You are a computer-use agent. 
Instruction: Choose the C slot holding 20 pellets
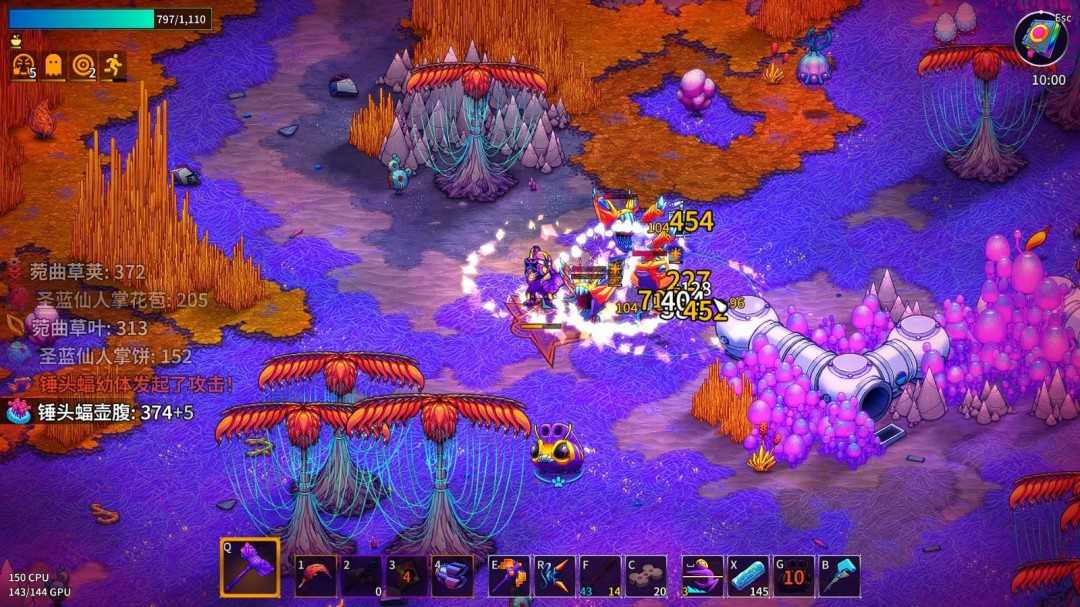pyautogui.click(x=646, y=576)
